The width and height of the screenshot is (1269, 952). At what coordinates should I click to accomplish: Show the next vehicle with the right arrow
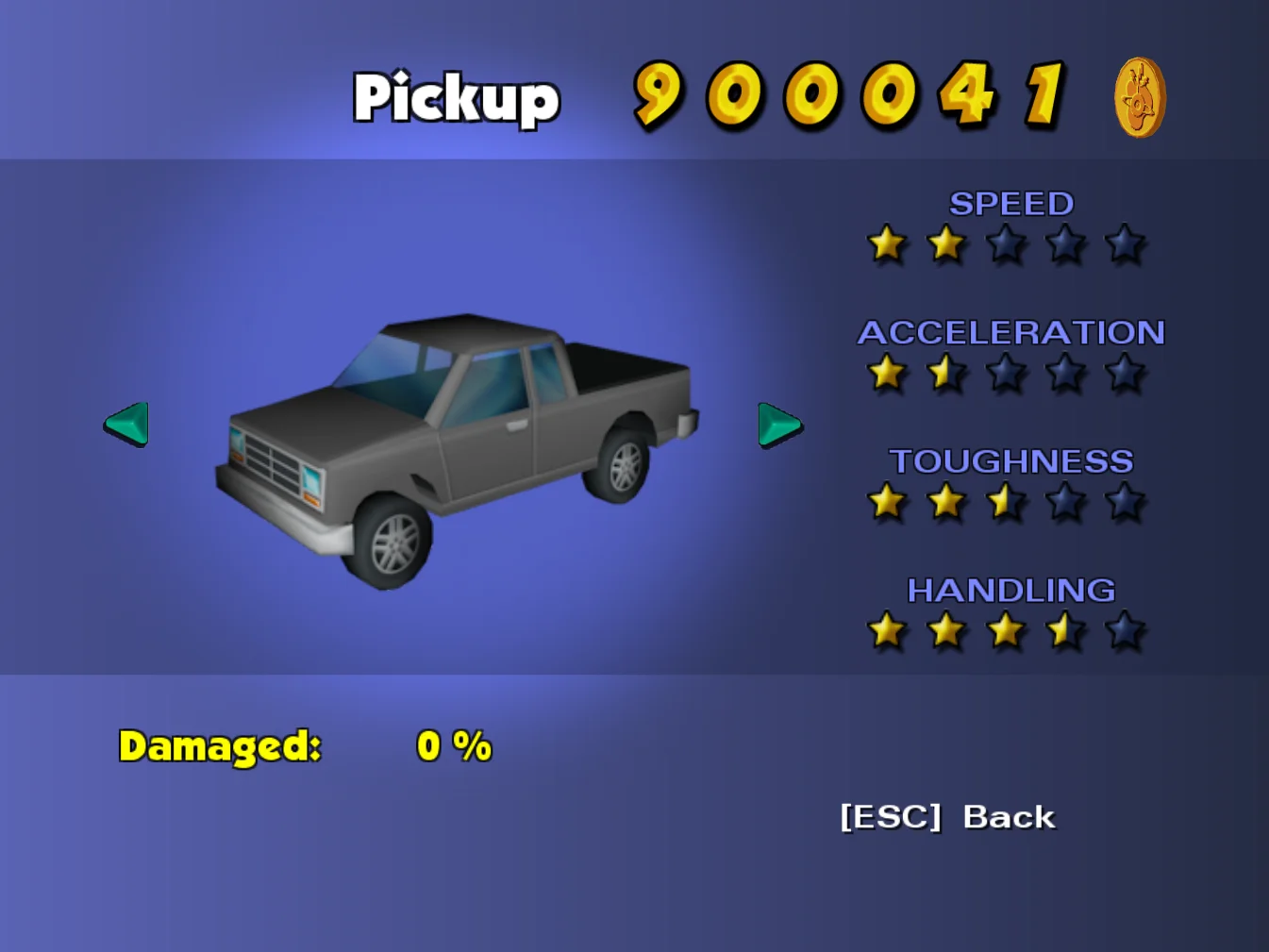(x=778, y=425)
